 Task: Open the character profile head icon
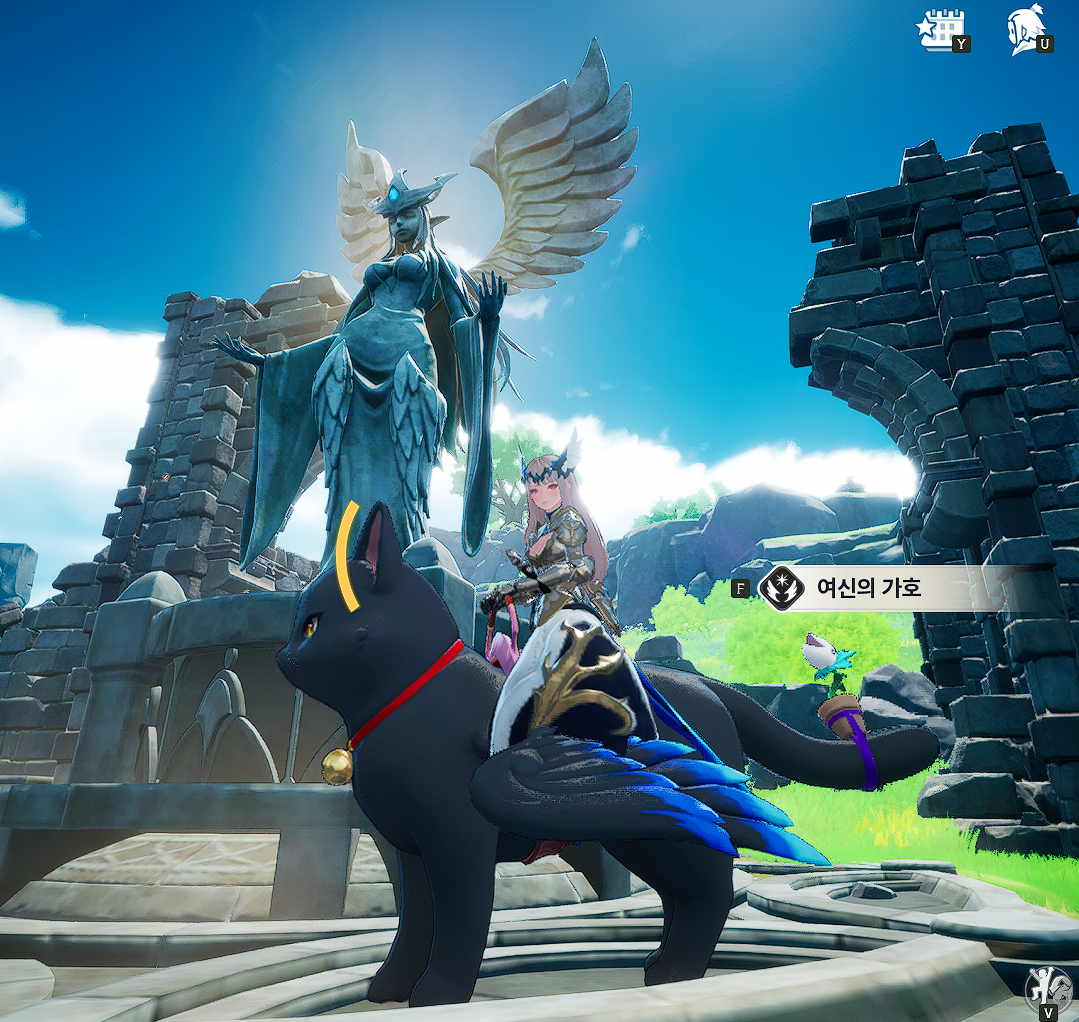(x=1025, y=29)
